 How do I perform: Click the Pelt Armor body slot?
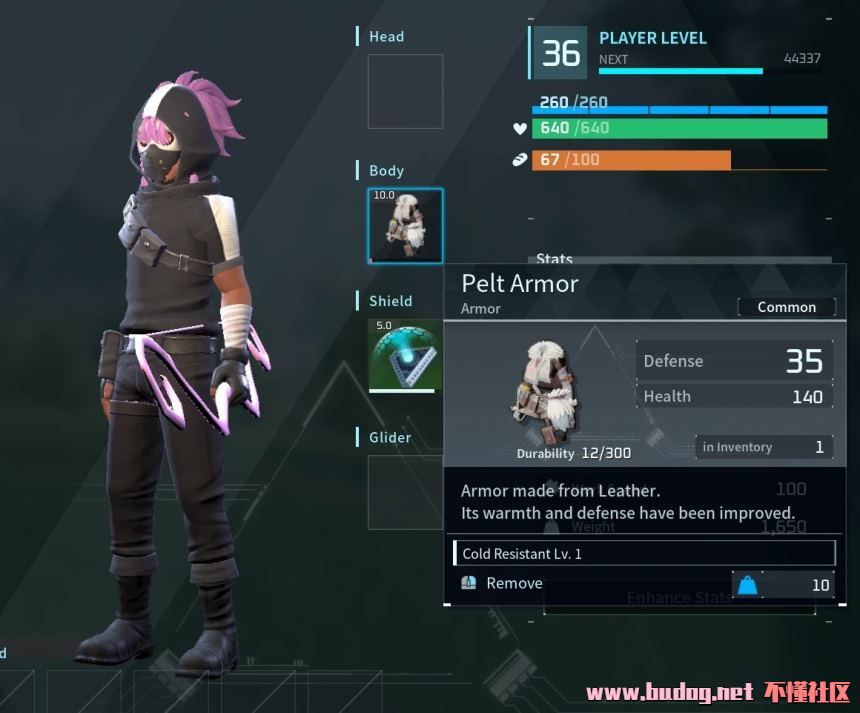click(x=405, y=226)
